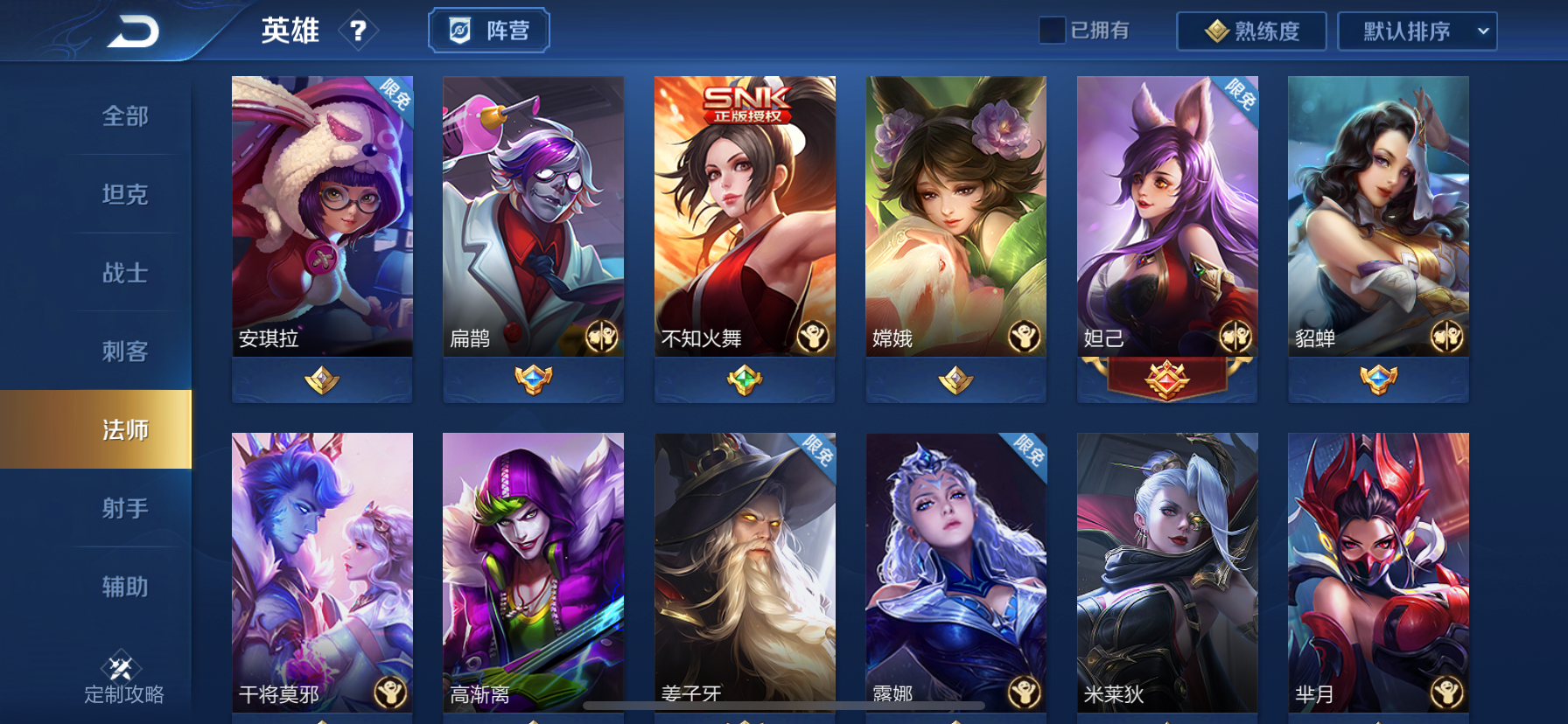1568x724 pixels.
Task: Open the hero 嫦娥 portrait
Action: tap(955, 214)
